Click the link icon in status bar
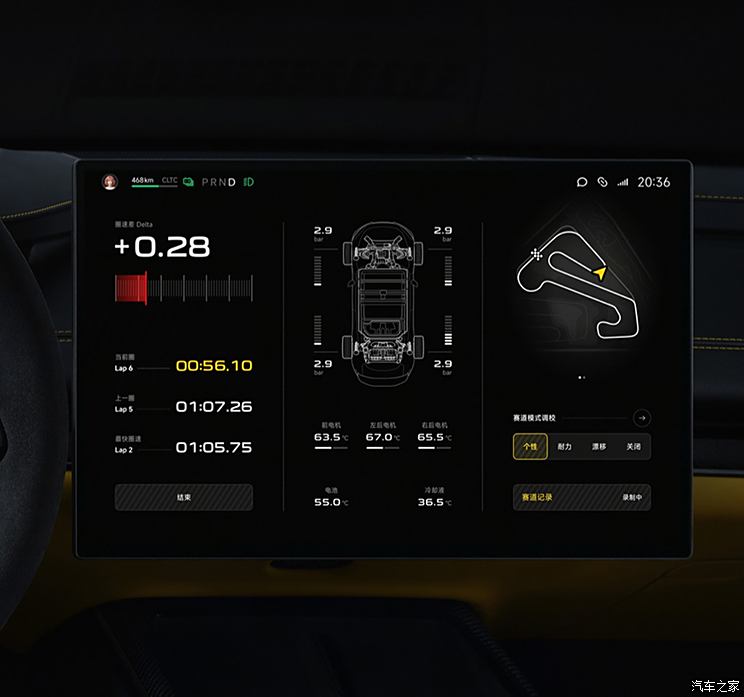 click(x=602, y=182)
